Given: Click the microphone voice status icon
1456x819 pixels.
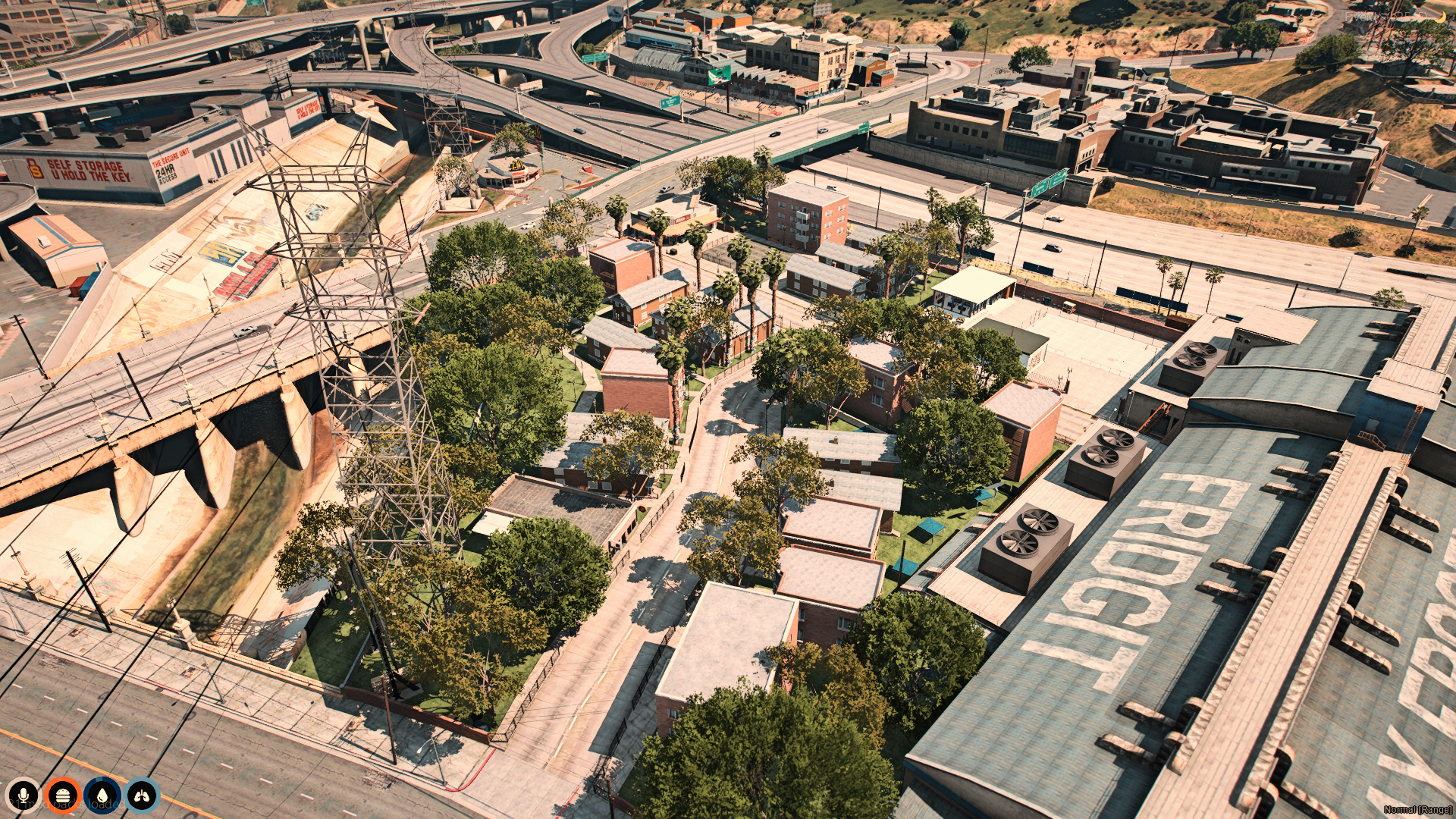Looking at the screenshot, I should click(x=23, y=795).
